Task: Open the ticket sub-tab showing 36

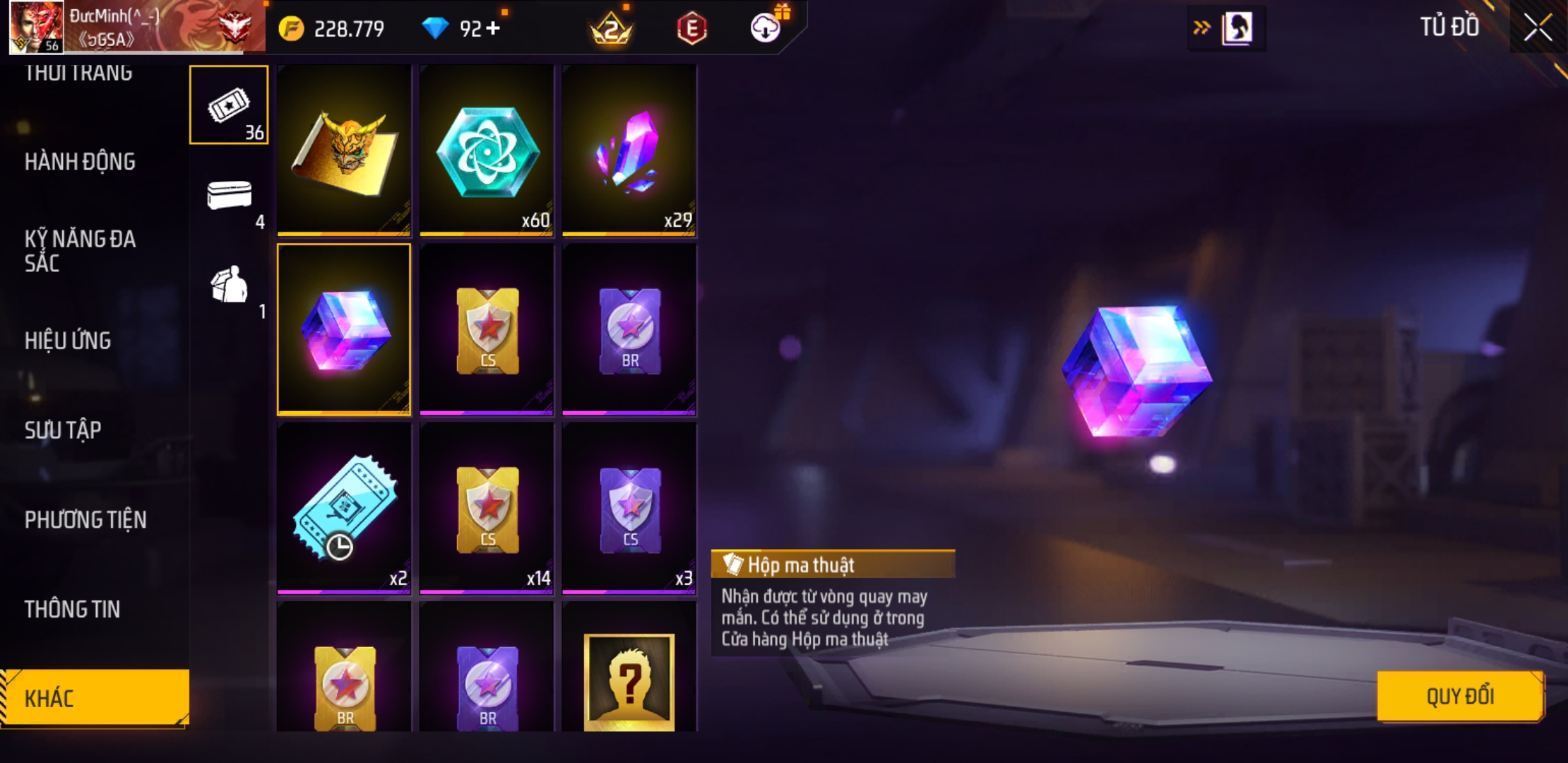Action: click(x=229, y=105)
